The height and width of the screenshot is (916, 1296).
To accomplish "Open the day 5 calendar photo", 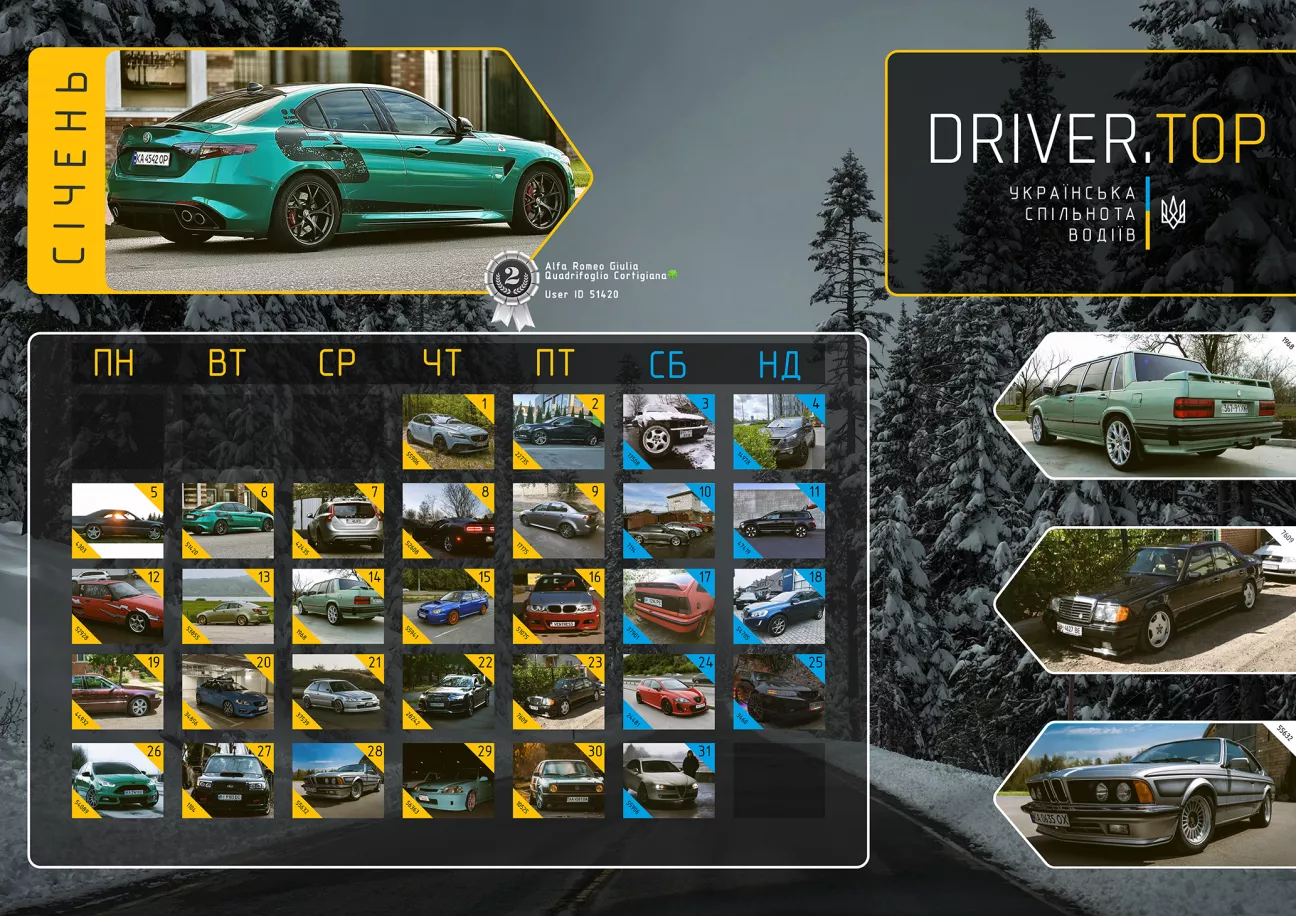I will (x=118, y=520).
